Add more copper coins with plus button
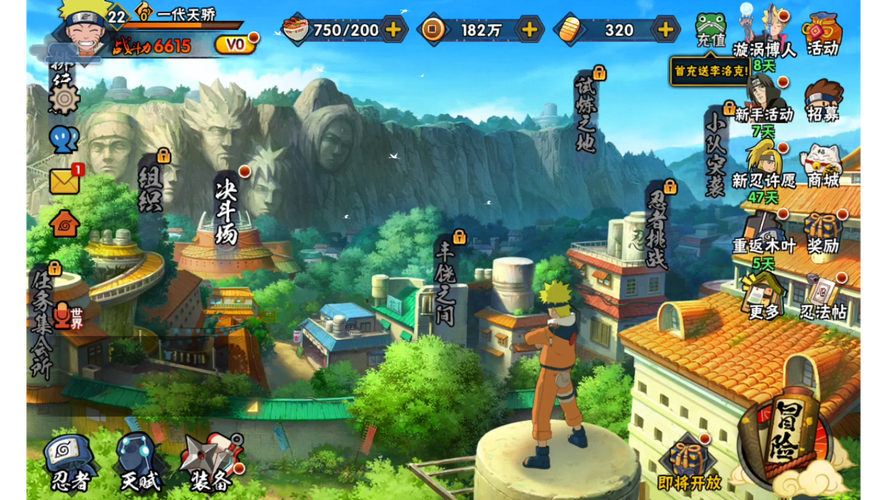 tap(529, 29)
